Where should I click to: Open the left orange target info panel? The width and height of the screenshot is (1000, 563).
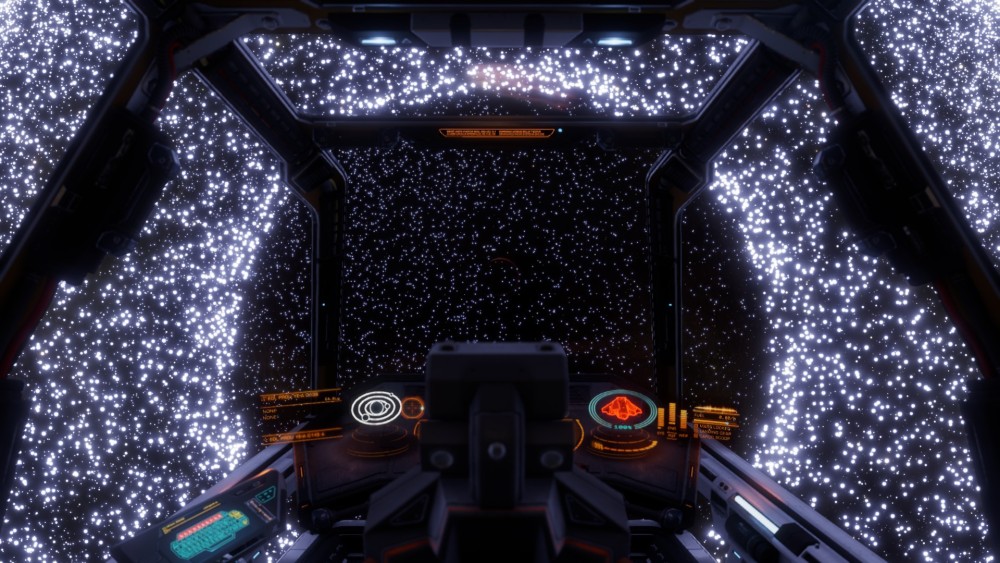pos(300,415)
